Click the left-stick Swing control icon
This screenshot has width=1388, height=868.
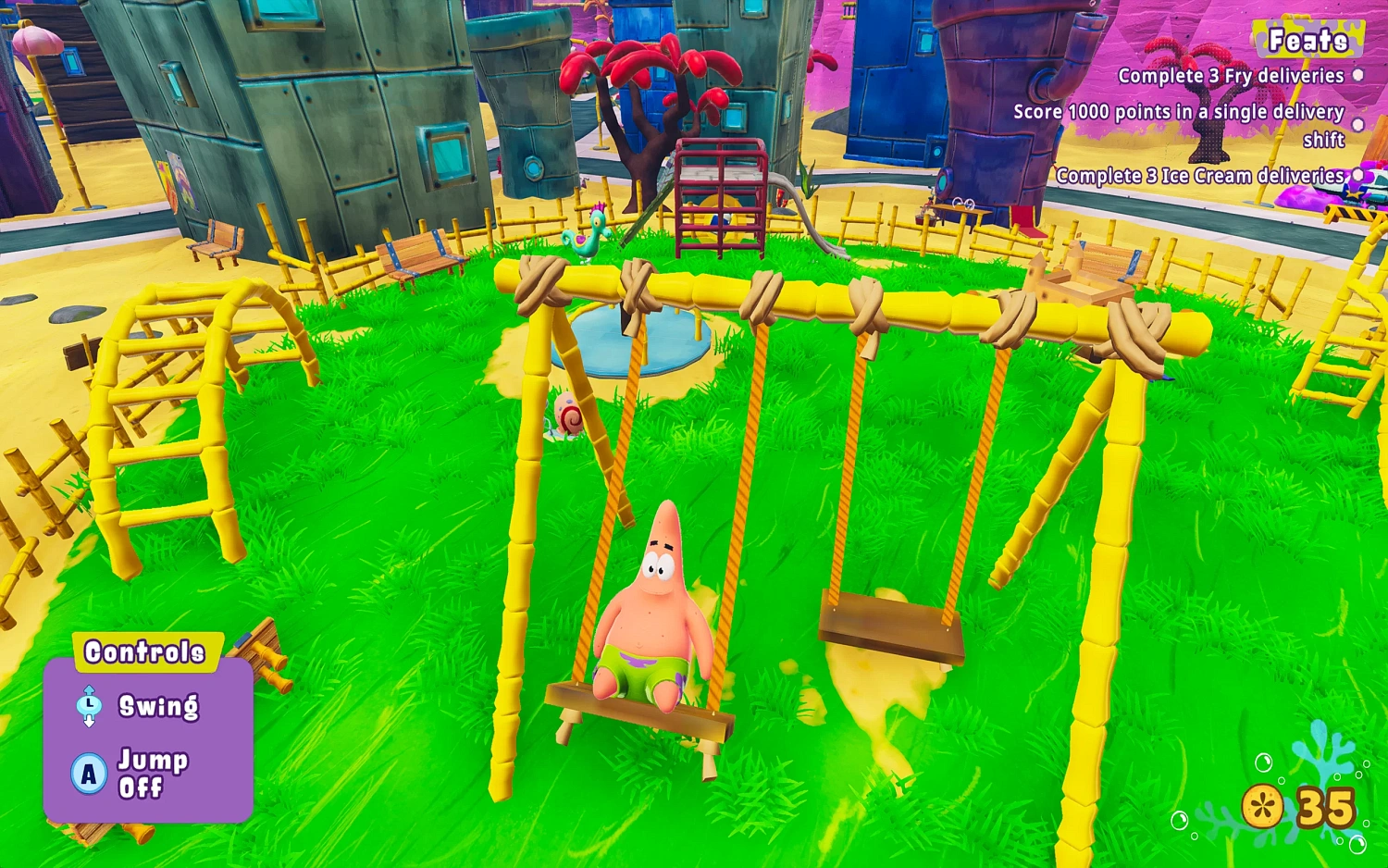click(88, 706)
